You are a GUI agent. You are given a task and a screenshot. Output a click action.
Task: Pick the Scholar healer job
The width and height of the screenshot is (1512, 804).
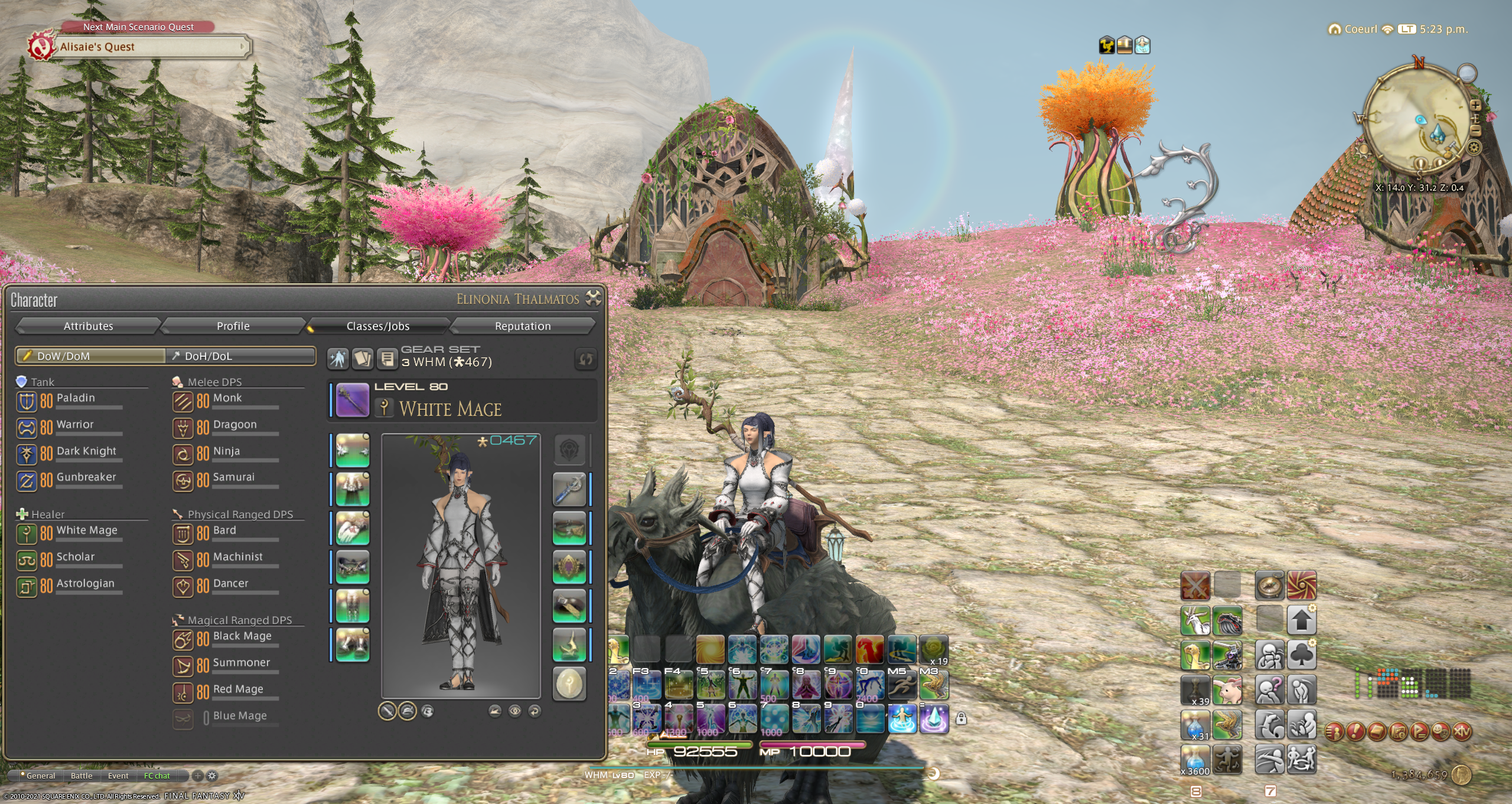(75, 558)
